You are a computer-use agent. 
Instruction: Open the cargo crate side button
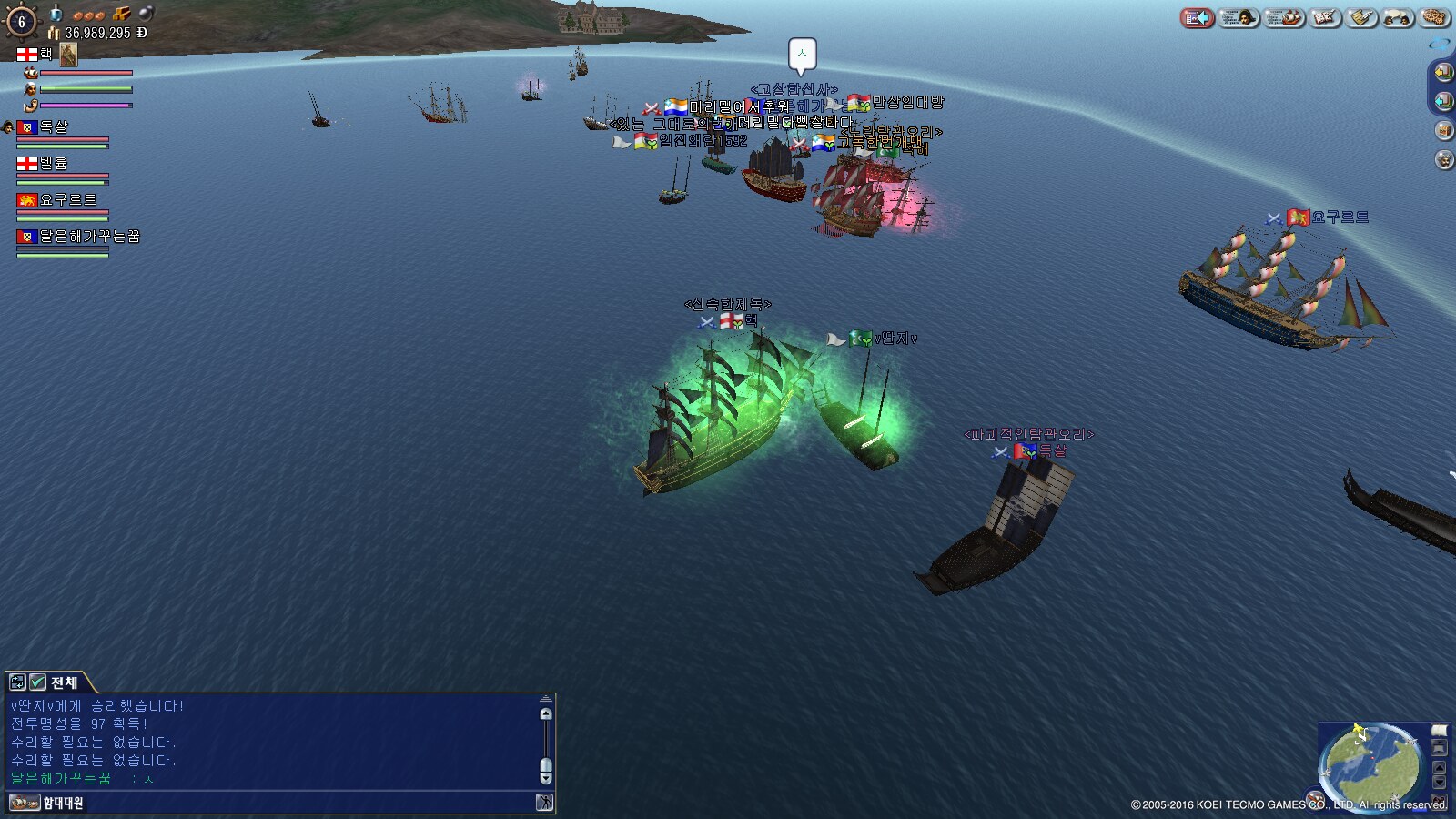1443,130
